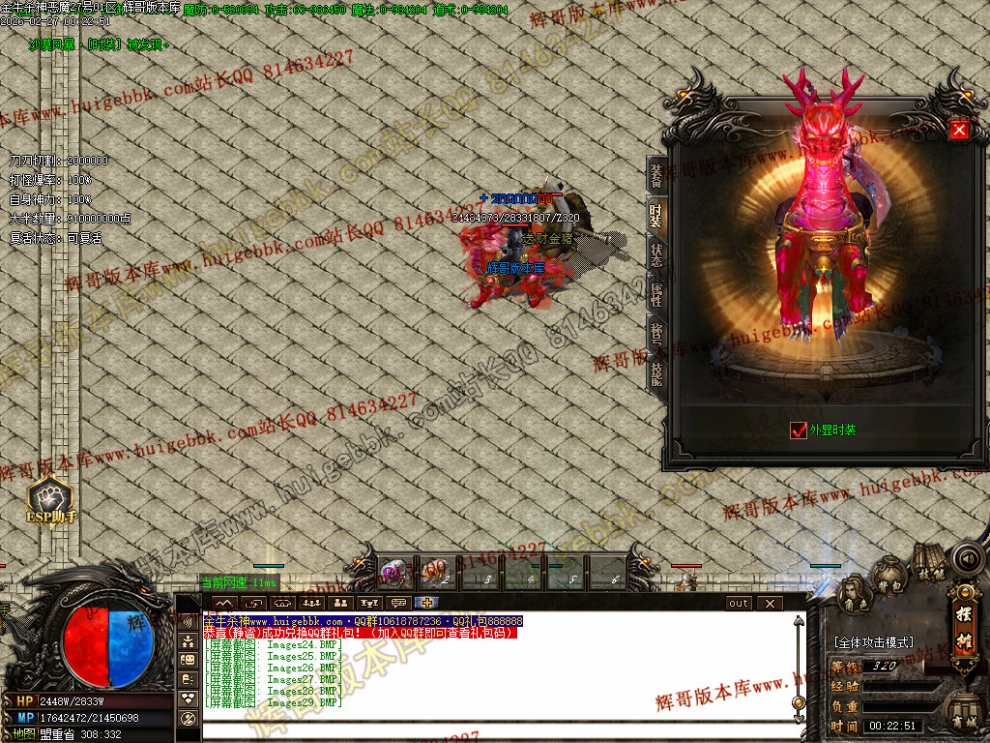990x743 pixels.
Task: Open the 状态 status tab
Action: (656, 254)
